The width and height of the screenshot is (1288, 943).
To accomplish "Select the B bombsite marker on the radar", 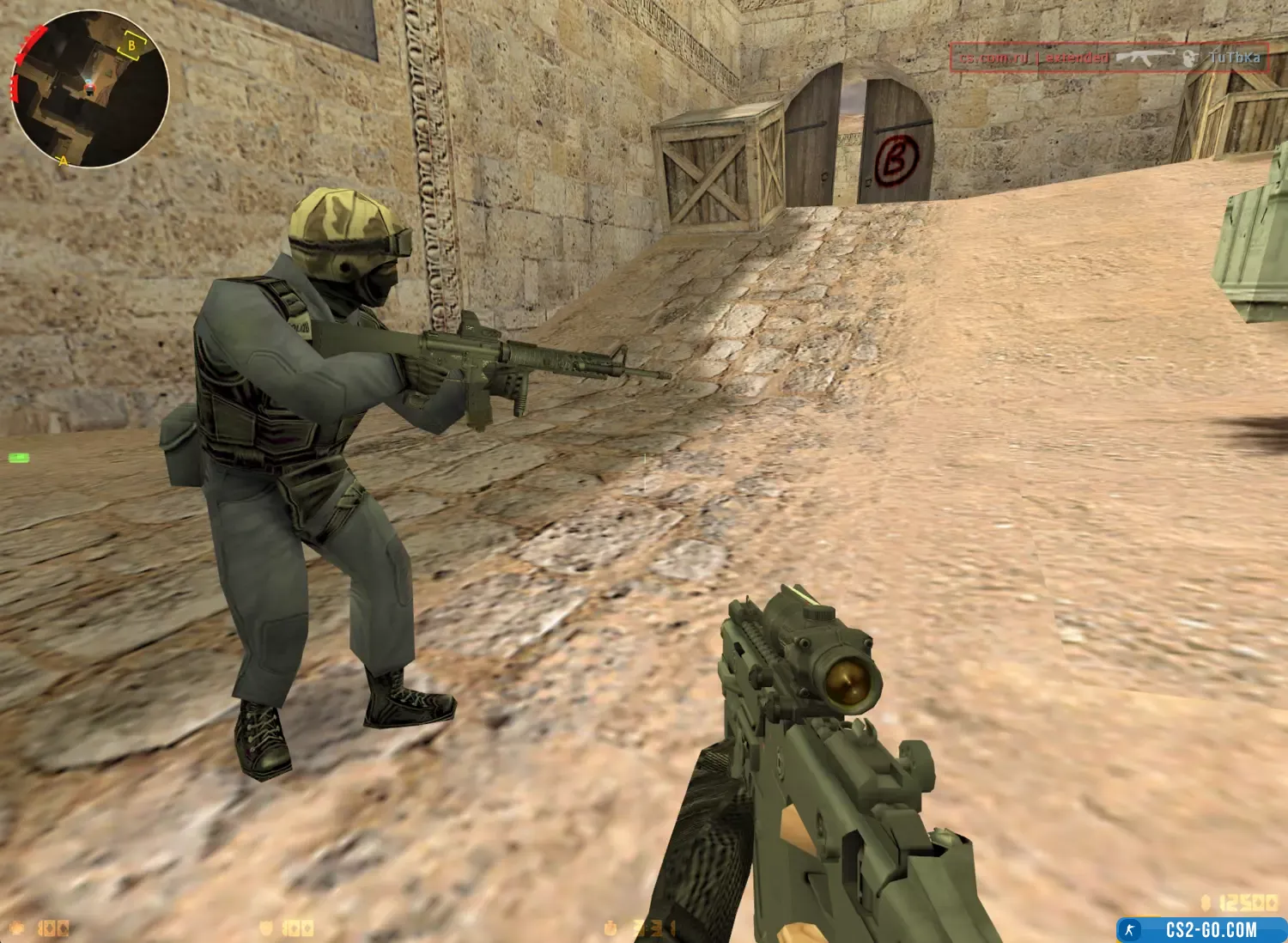I will click(131, 46).
